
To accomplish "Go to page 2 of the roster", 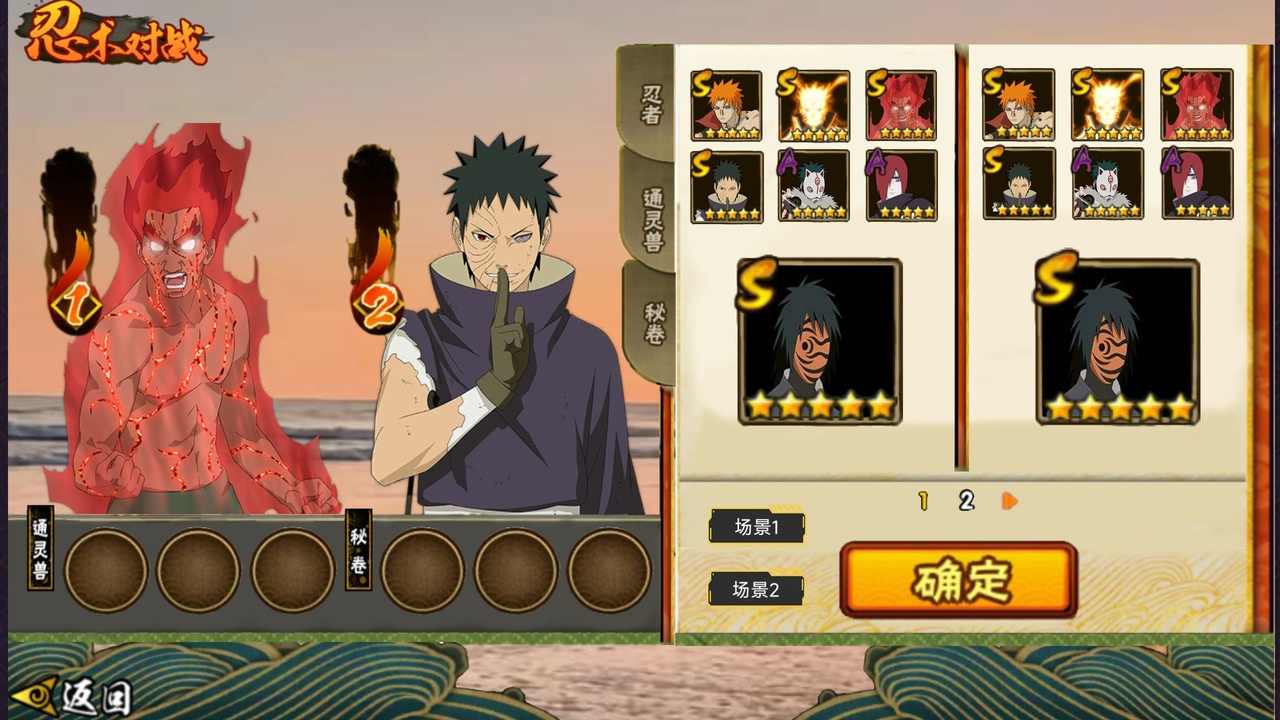I will 966,502.
